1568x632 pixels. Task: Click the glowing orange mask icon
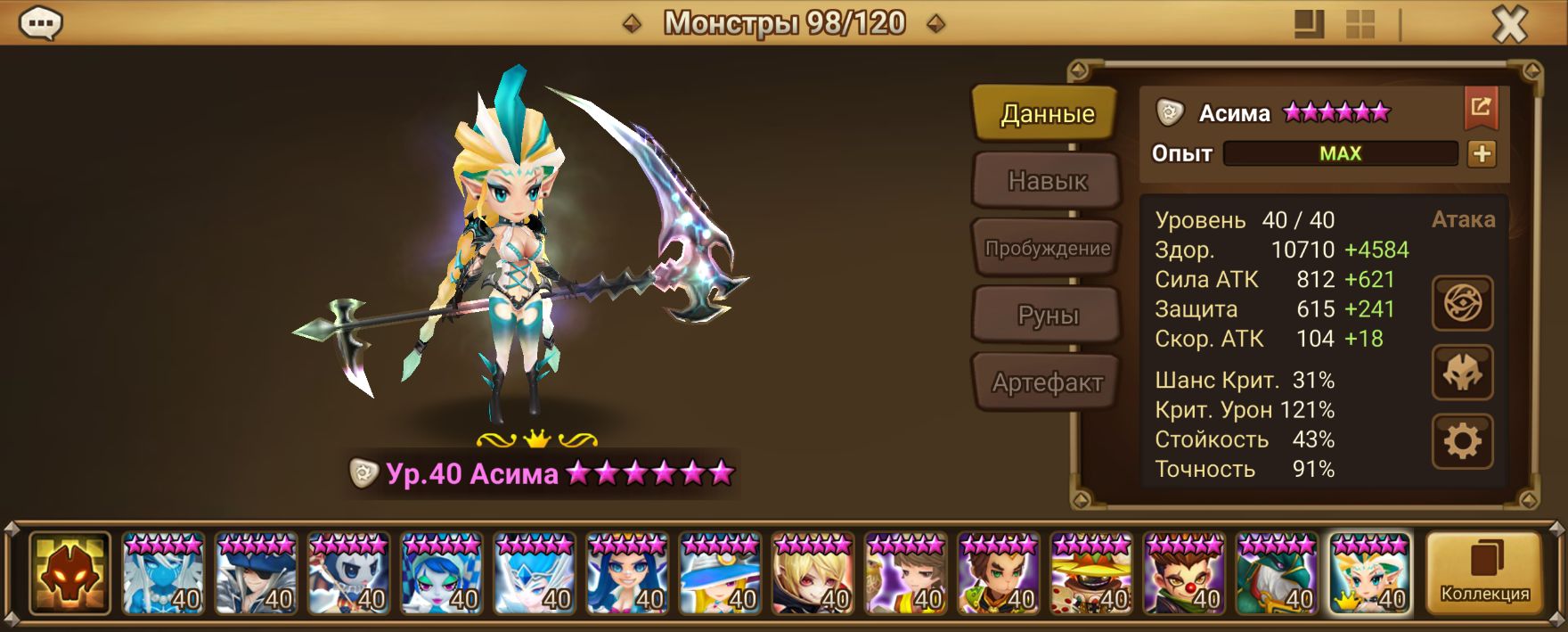[x=69, y=573]
